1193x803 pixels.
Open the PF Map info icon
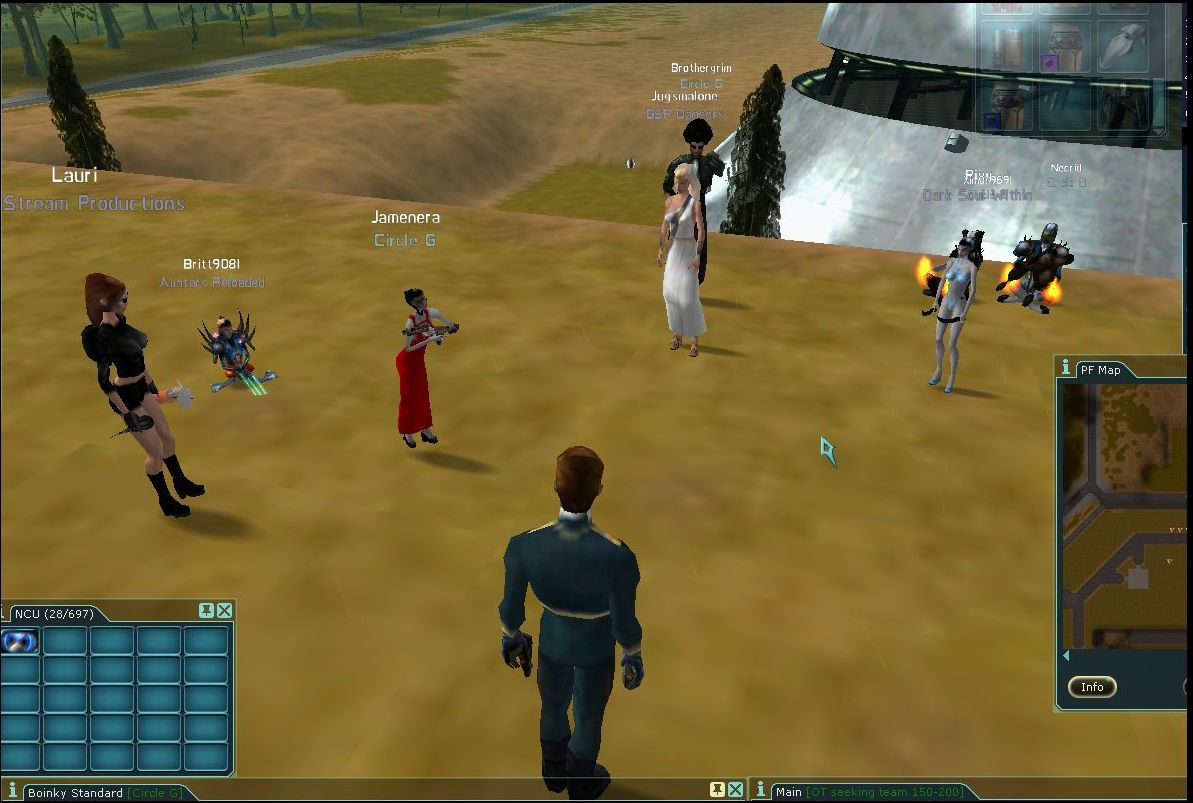click(x=1066, y=368)
